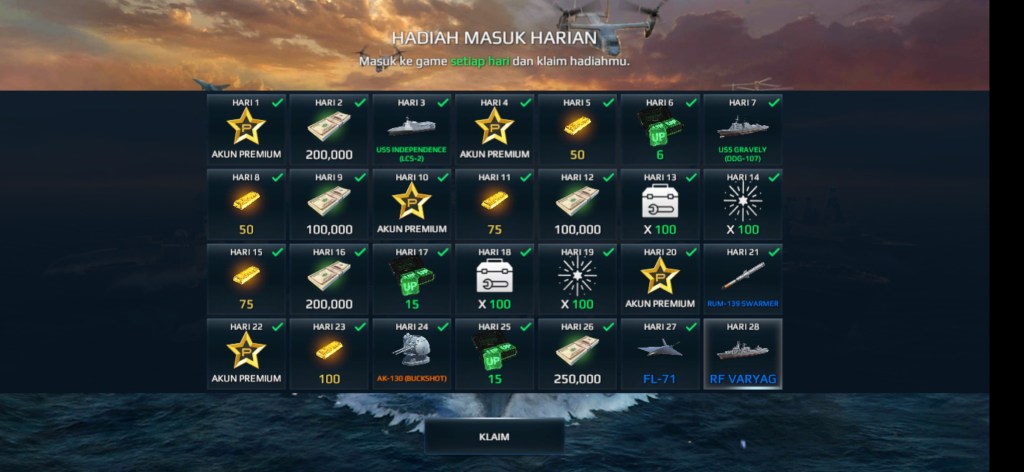Select the Hari 14 flare x100 reward
1024x472 pixels.
pyautogui.click(x=742, y=205)
